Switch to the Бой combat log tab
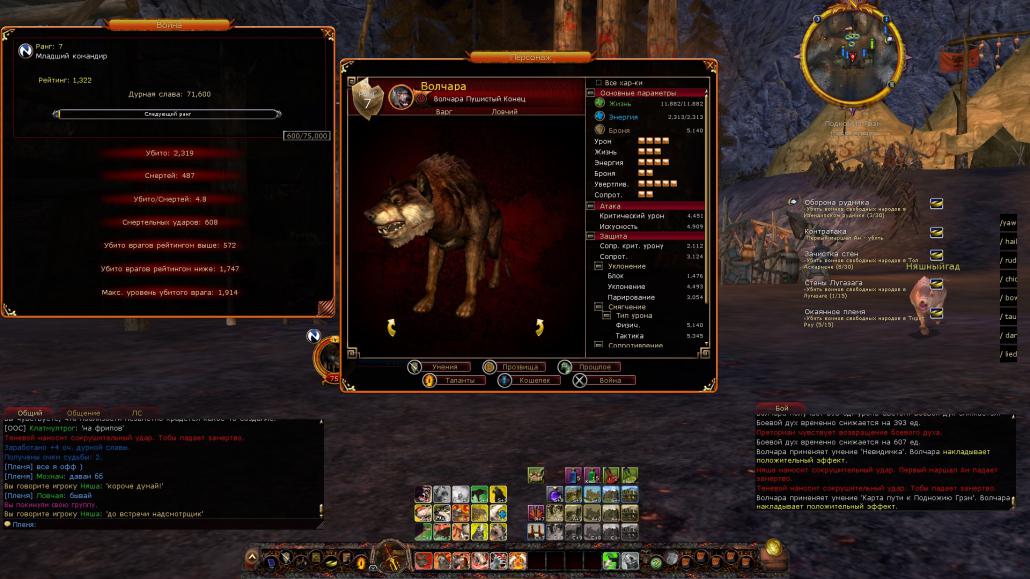Screen dimensions: 1030x579 click(x=782, y=408)
